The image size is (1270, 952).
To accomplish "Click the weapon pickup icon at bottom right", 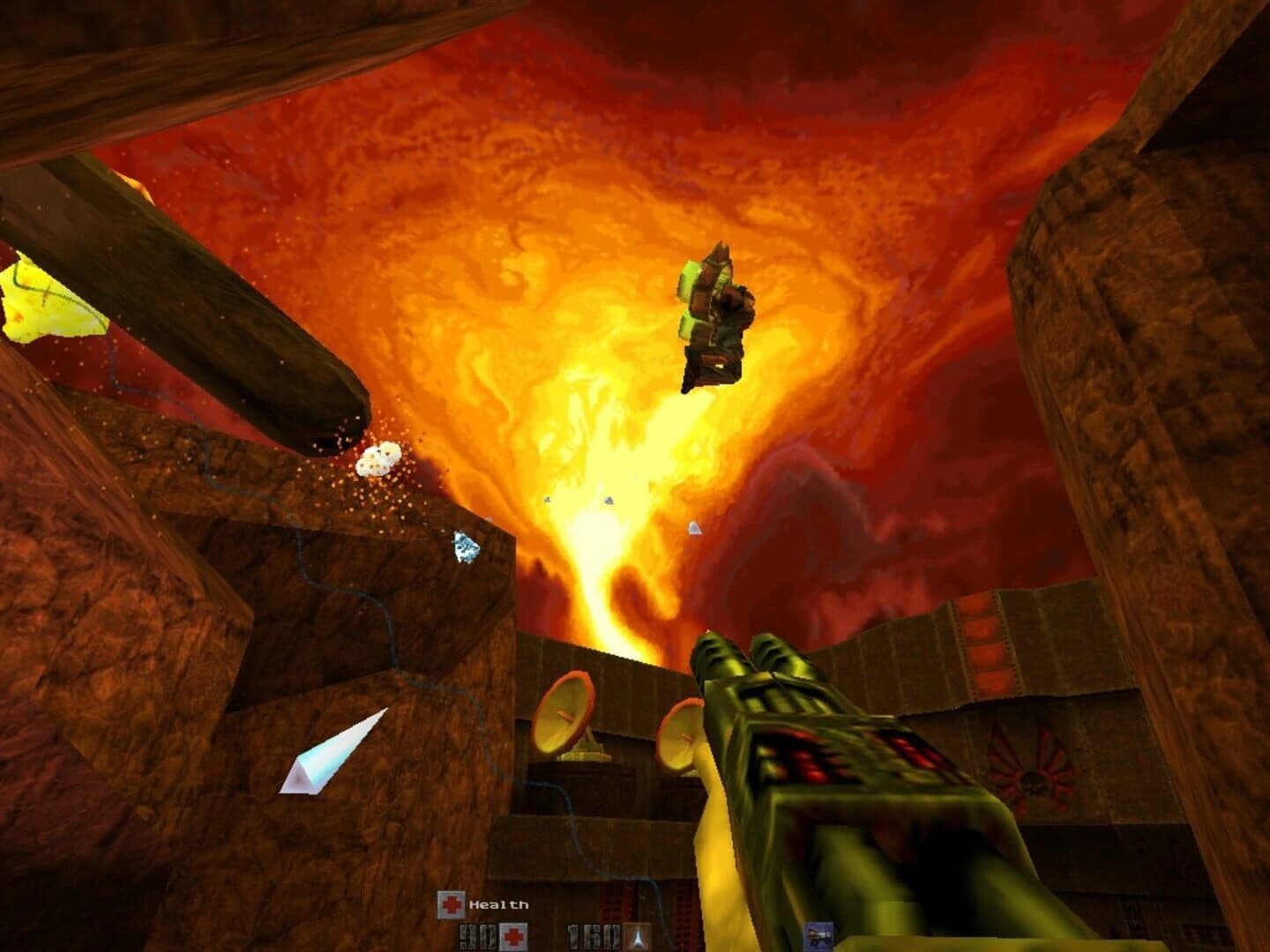I will point(819,937).
